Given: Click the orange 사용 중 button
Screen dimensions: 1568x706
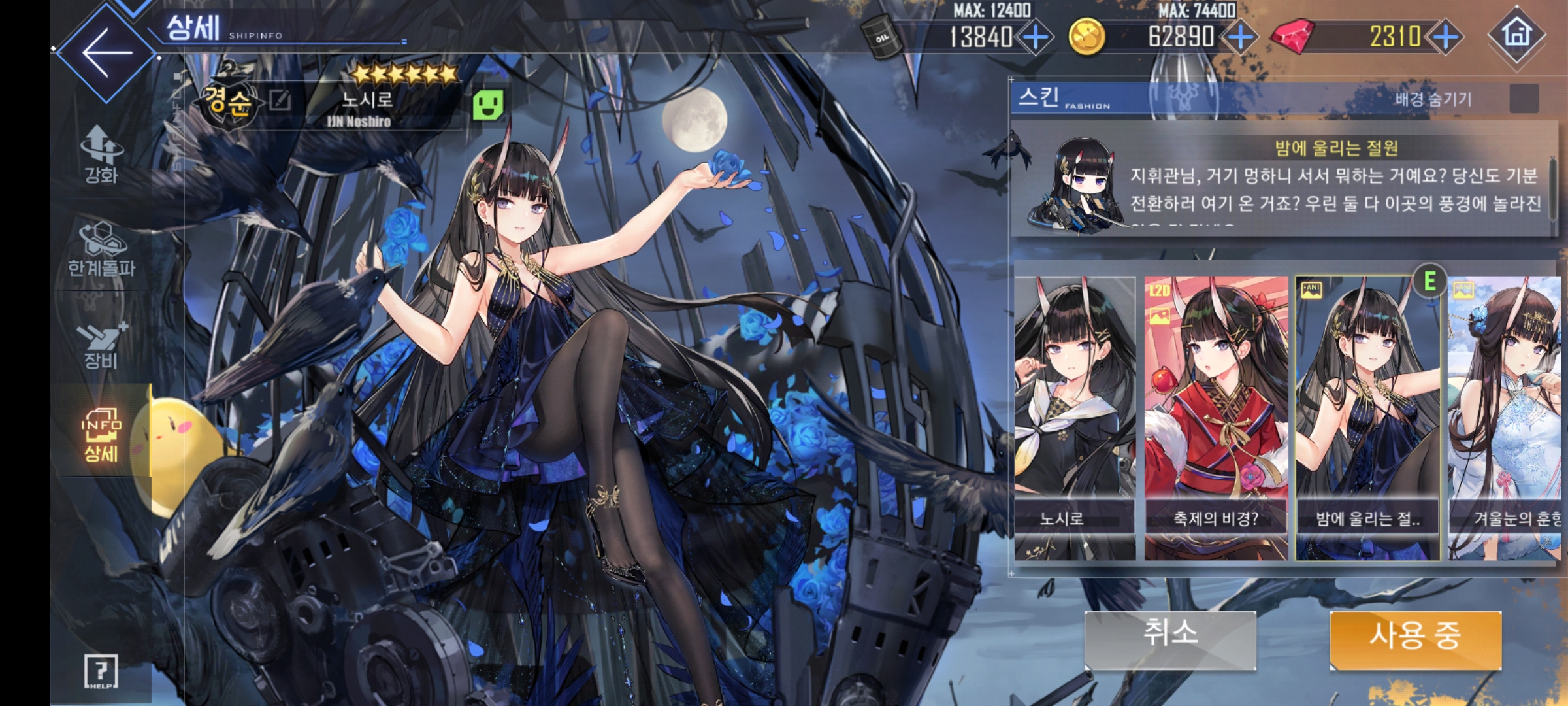Looking at the screenshot, I should (1415, 639).
